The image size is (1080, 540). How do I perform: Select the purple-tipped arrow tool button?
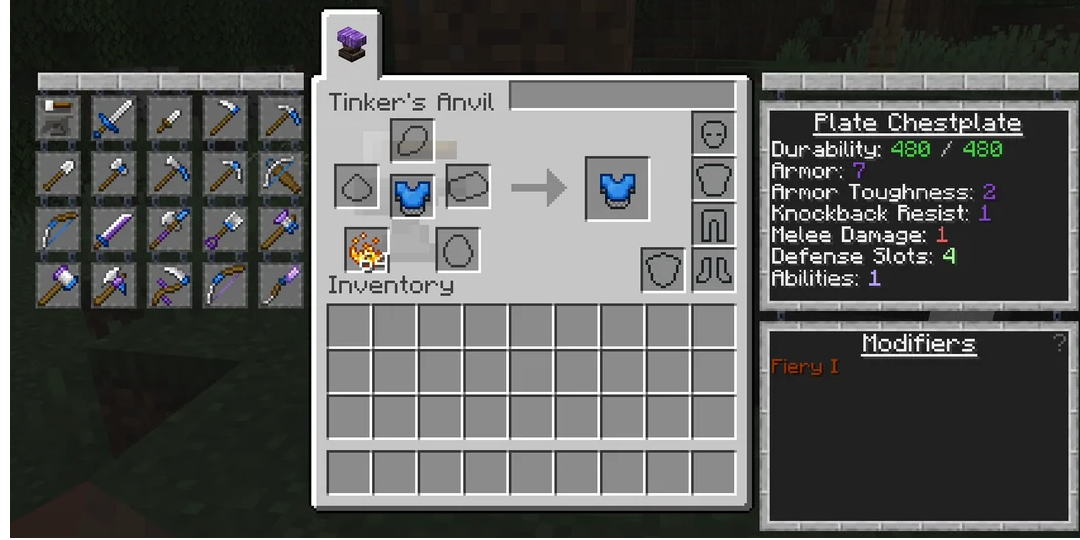click(280, 286)
